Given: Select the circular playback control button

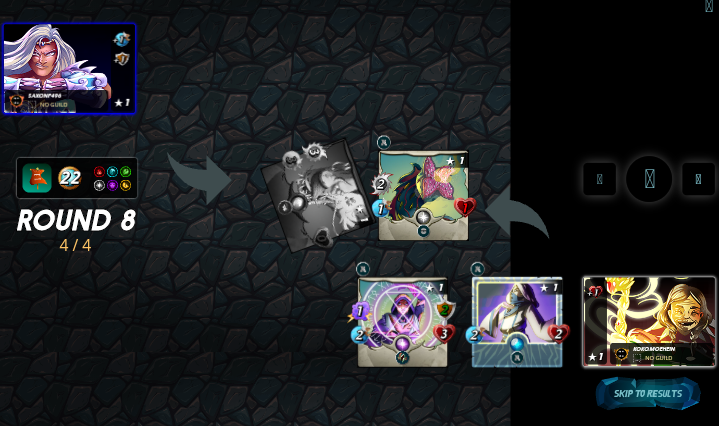Looking at the screenshot, I should point(649,179).
